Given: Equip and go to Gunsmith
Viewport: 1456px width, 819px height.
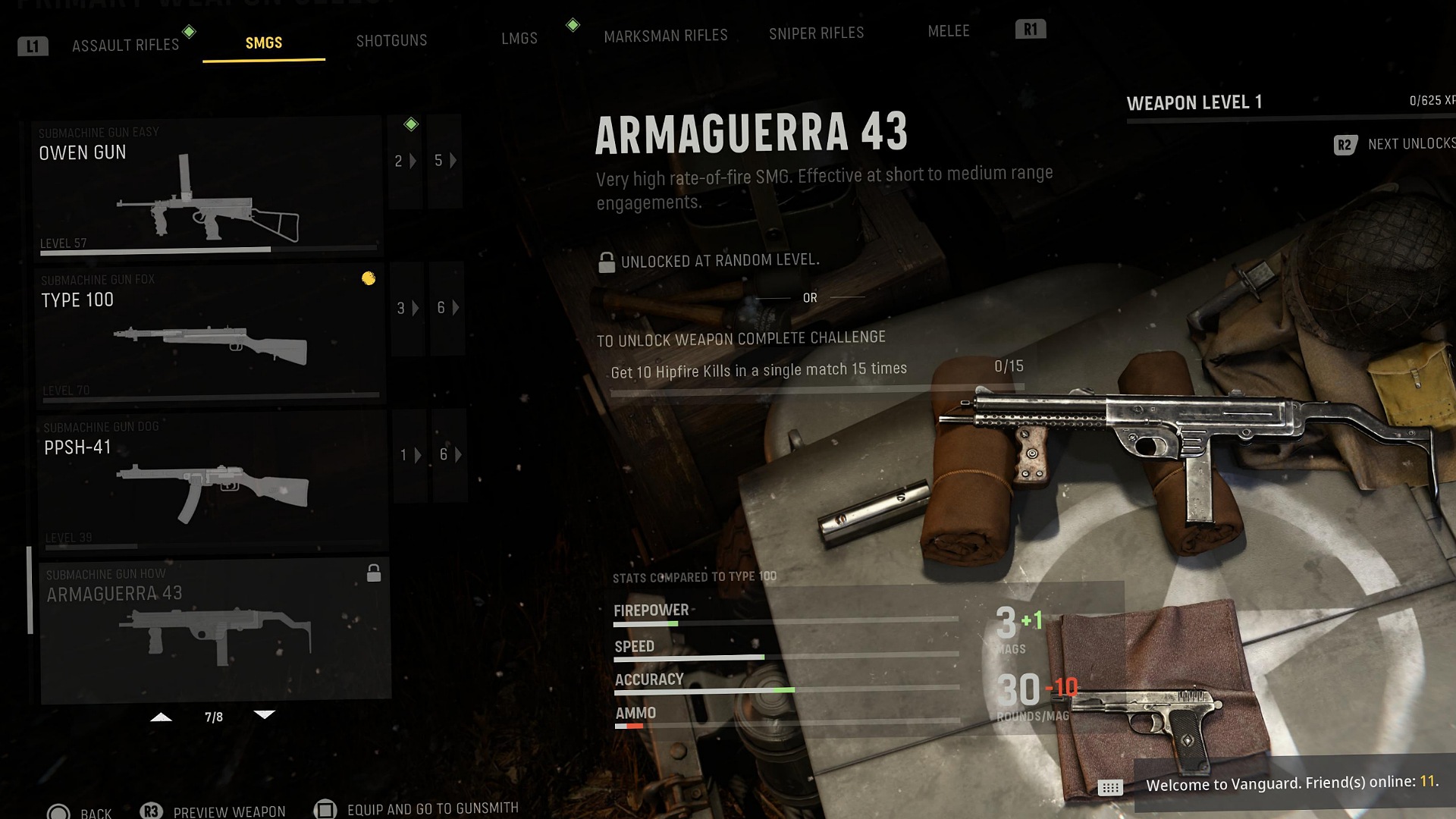Looking at the screenshot, I should click(417, 809).
